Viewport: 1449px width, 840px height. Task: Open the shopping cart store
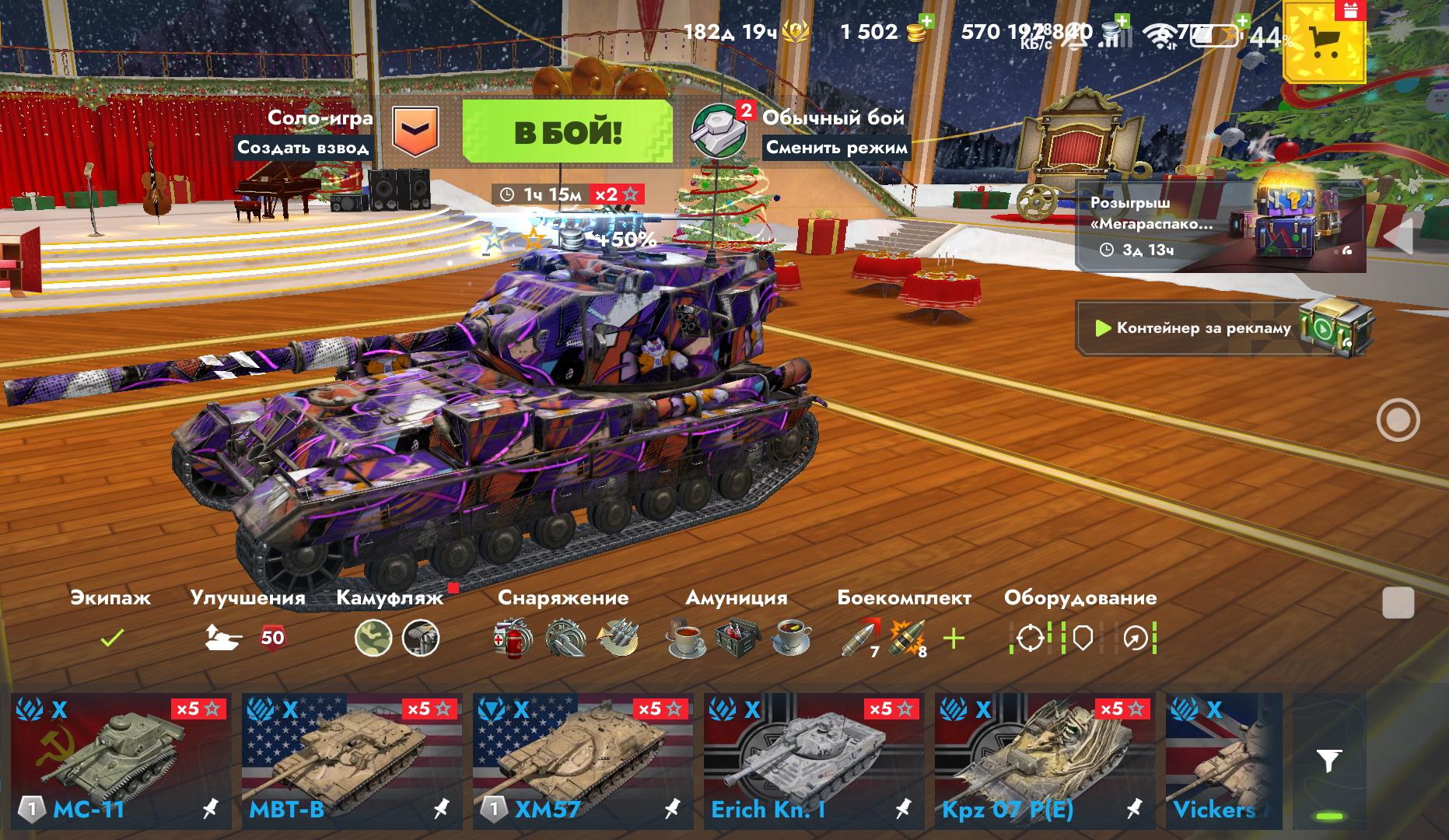tap(1323, 42)
